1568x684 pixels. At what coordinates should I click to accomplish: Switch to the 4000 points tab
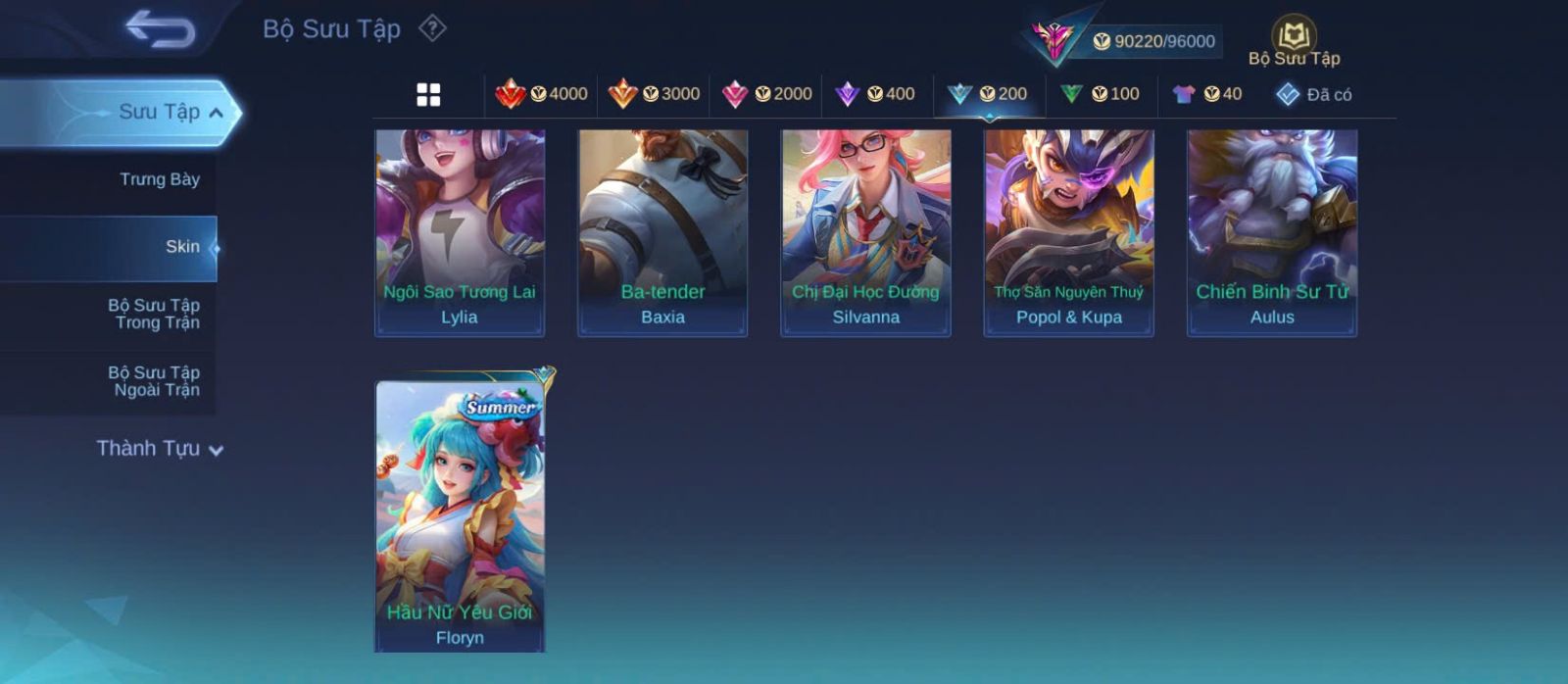(x=542, y=94)
